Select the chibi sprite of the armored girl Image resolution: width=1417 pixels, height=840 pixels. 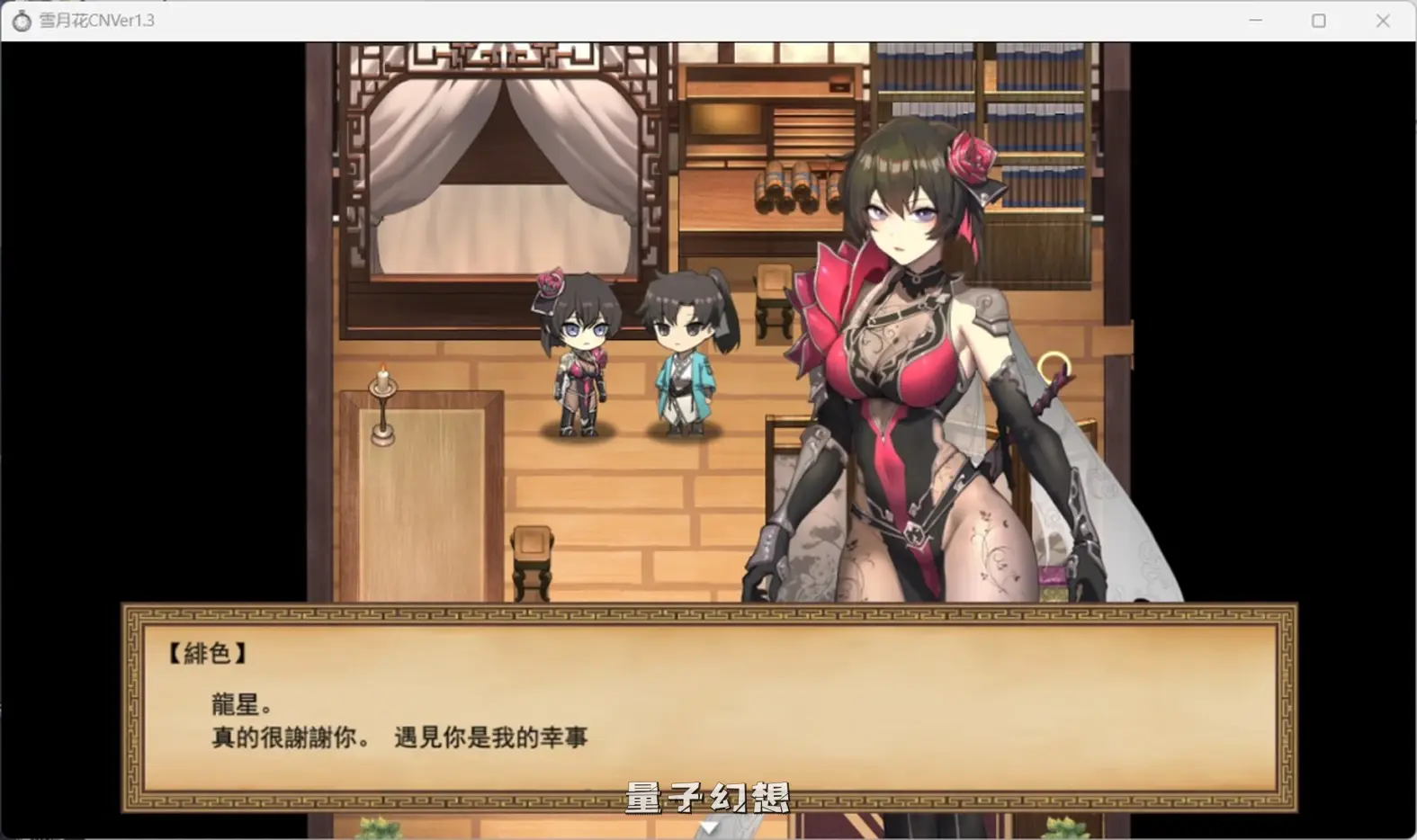pos(581,360)
